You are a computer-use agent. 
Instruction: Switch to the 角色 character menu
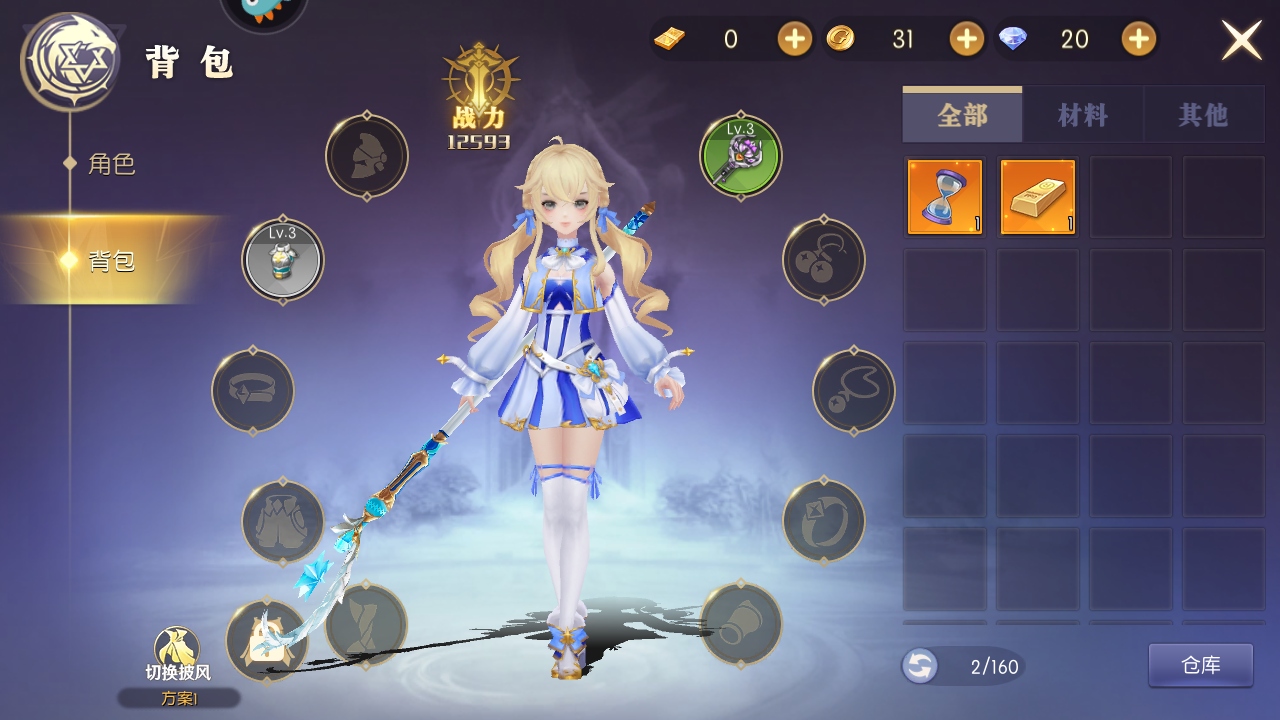pos(111,164)
